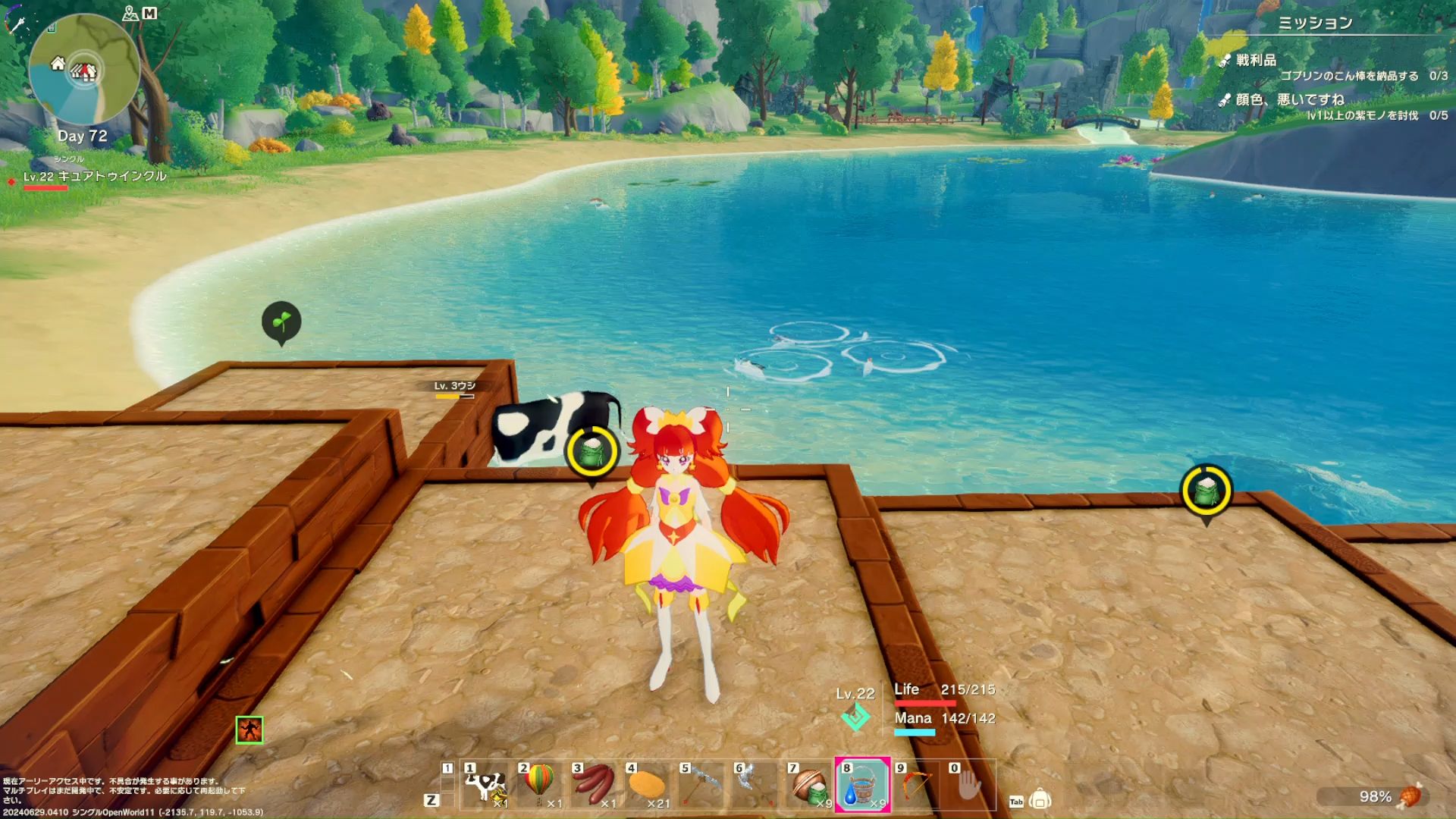Open the 顔色、悪いですね mission entry

pos(1289,99)
